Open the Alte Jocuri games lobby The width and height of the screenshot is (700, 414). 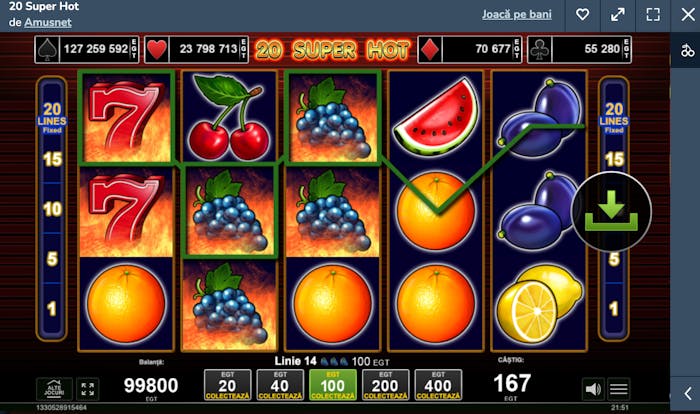point(53,388)
